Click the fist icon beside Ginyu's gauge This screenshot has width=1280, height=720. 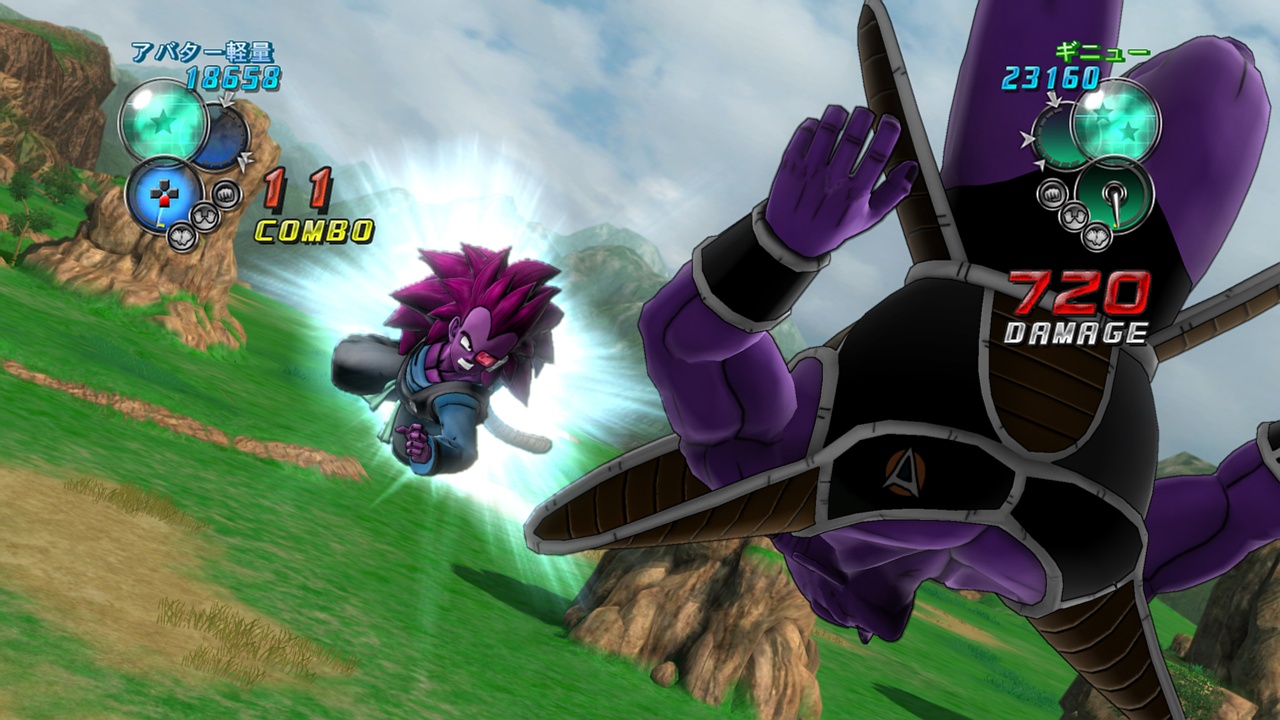click(1052, 194)
